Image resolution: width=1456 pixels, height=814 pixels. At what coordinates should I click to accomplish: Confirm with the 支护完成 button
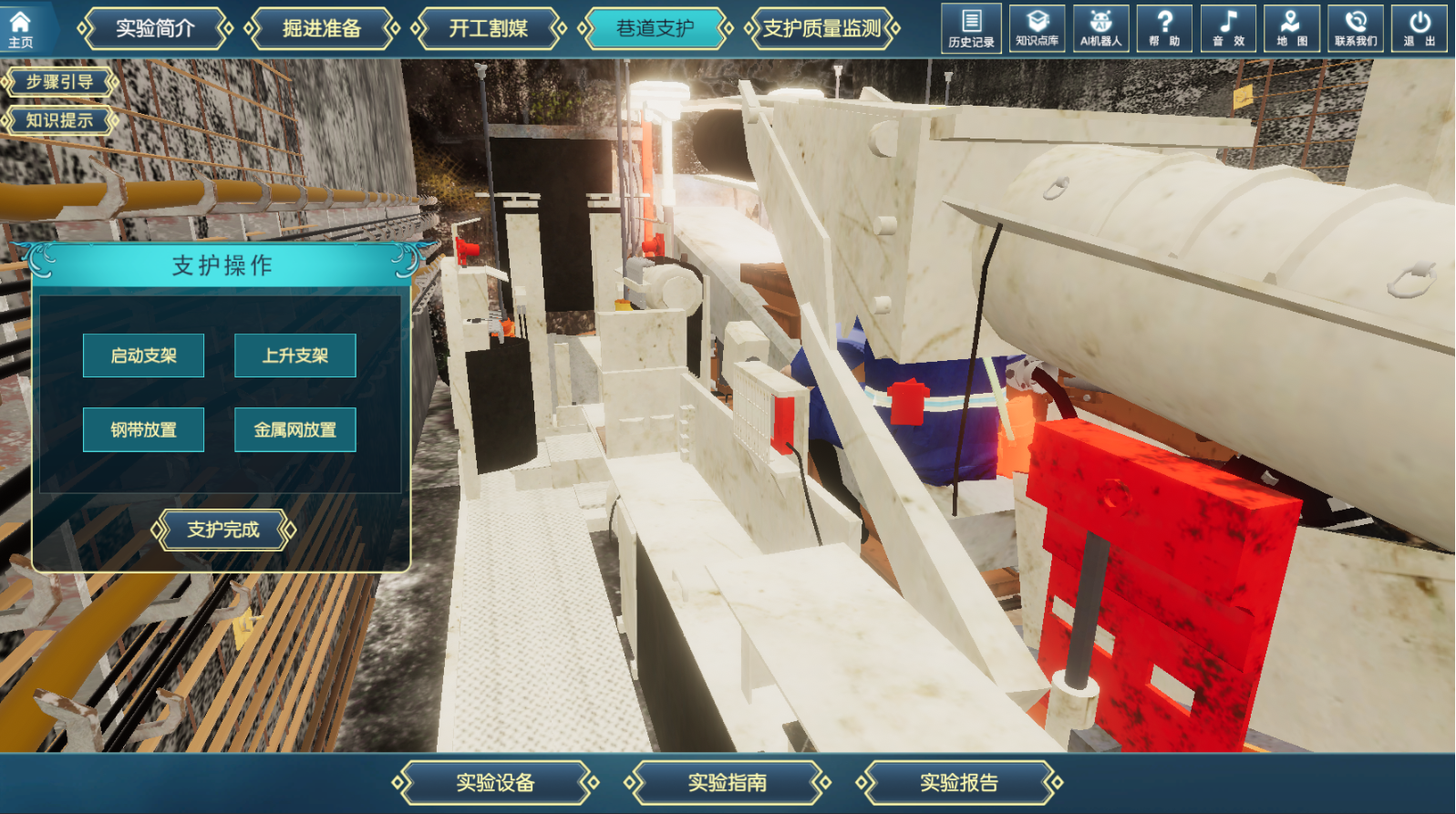click(x=223, y=530)
